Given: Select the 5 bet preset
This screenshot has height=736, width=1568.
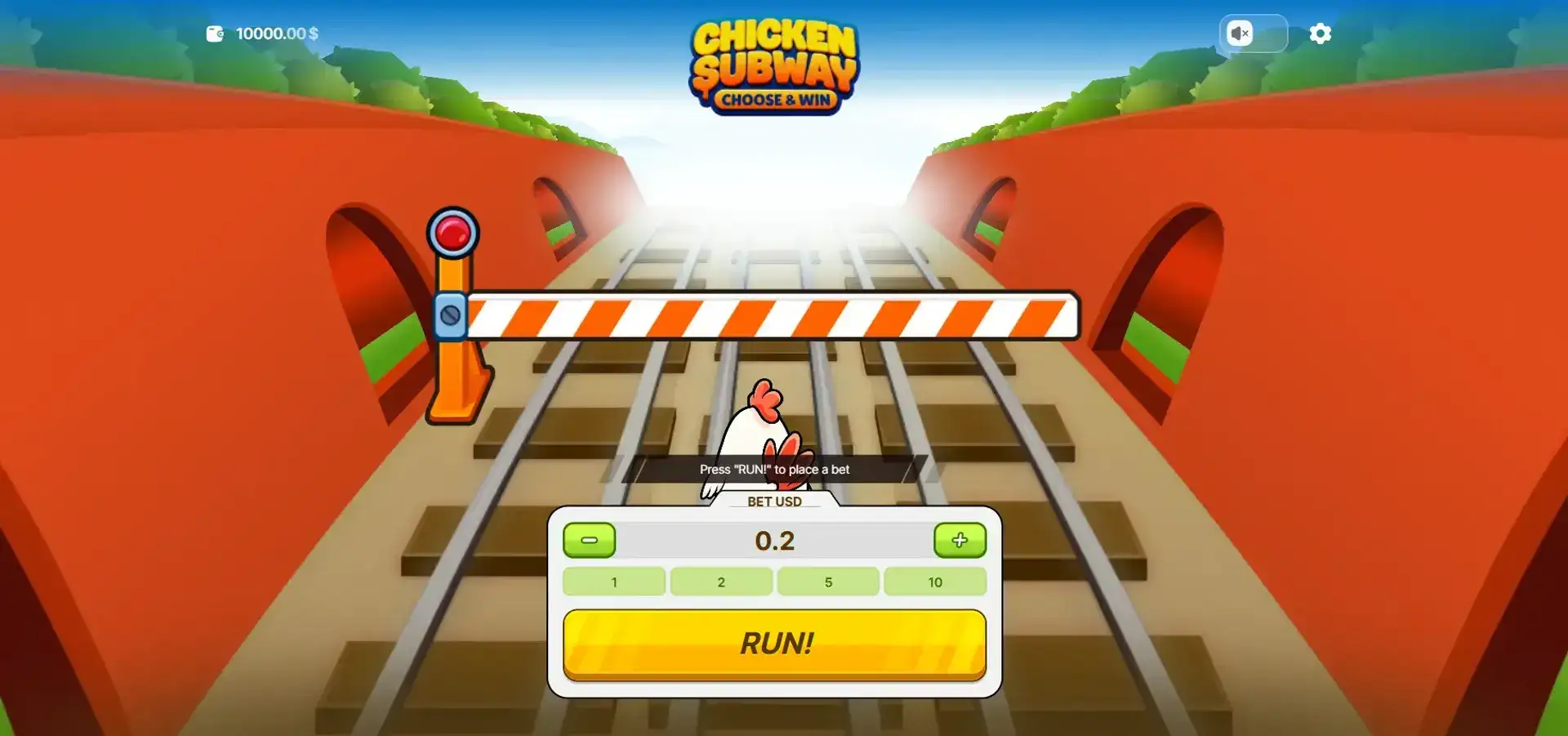Looking at the screenshot, I should [828, 582].
